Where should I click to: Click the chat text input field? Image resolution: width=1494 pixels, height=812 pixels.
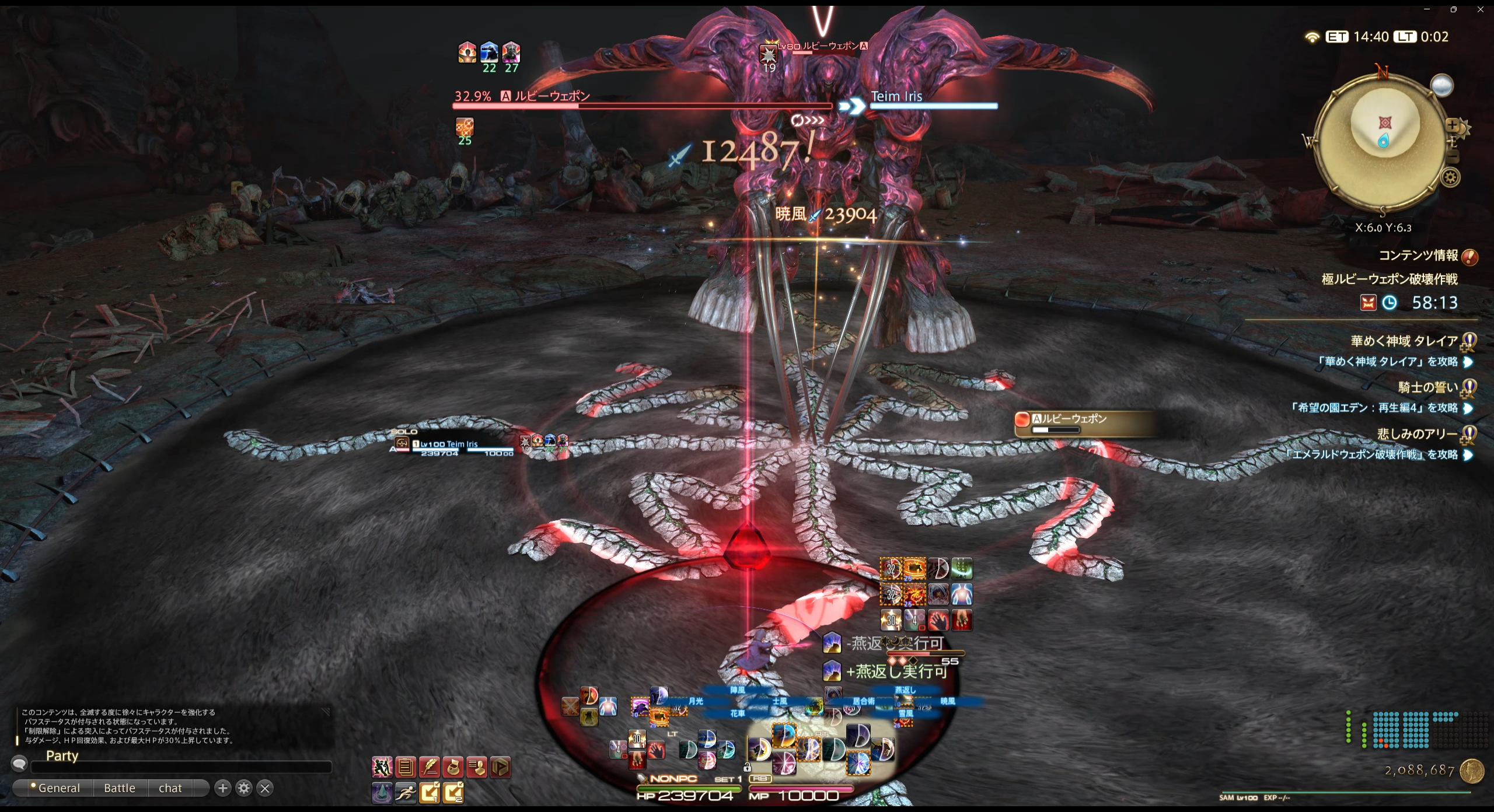click(x=181, y=767)
